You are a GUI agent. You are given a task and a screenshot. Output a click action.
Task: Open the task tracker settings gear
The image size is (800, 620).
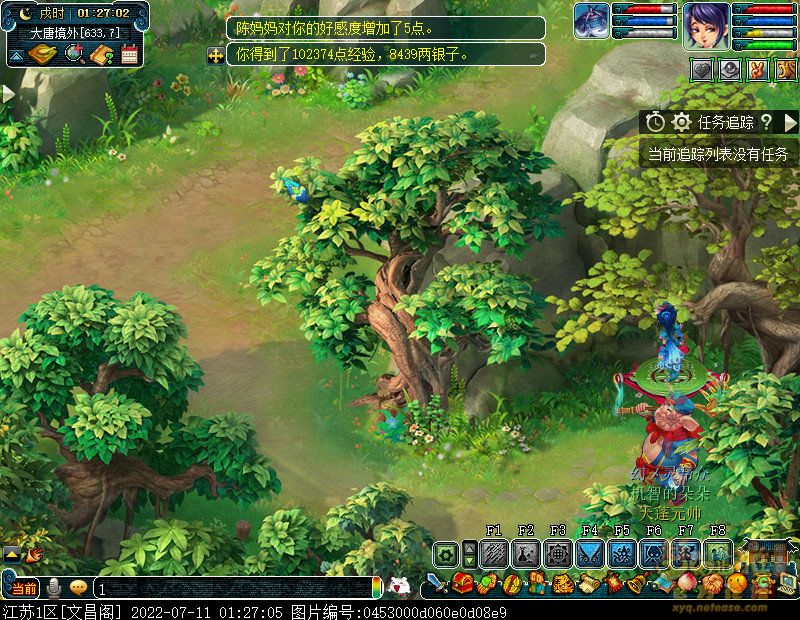(x=681, y=122)
